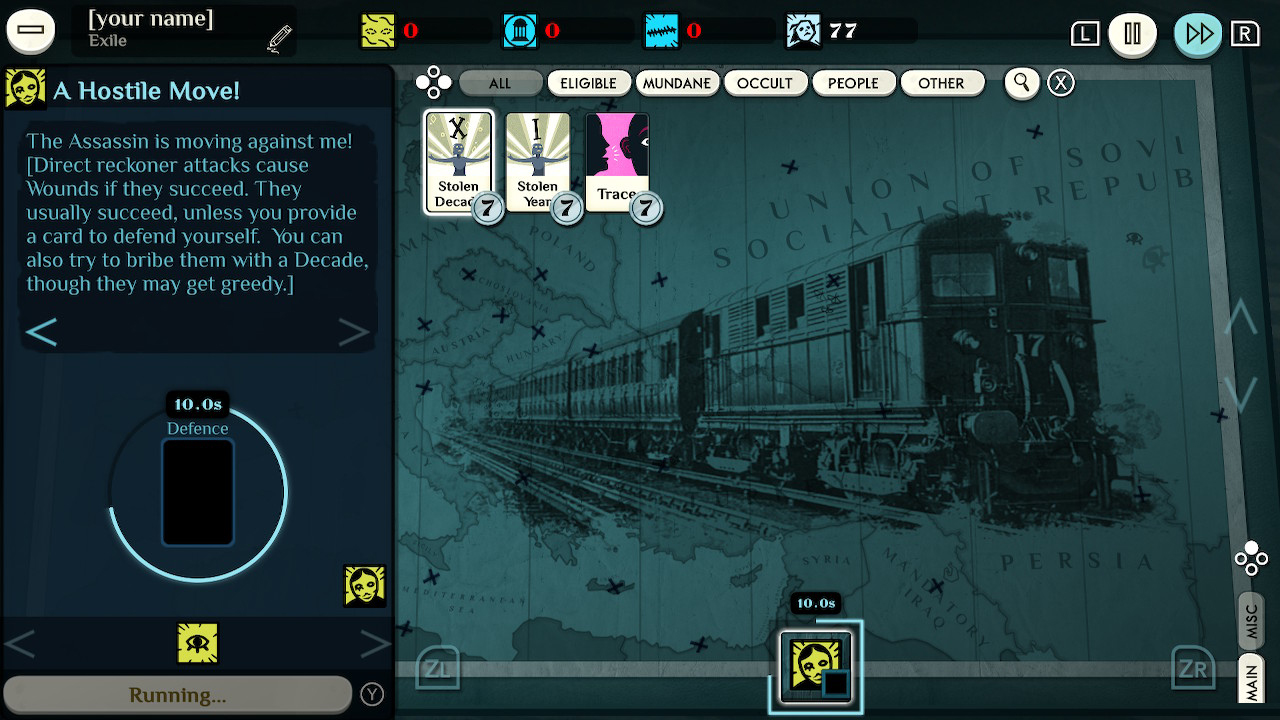Advance the dialogue with the right chevron

click(x=352, y=330)
